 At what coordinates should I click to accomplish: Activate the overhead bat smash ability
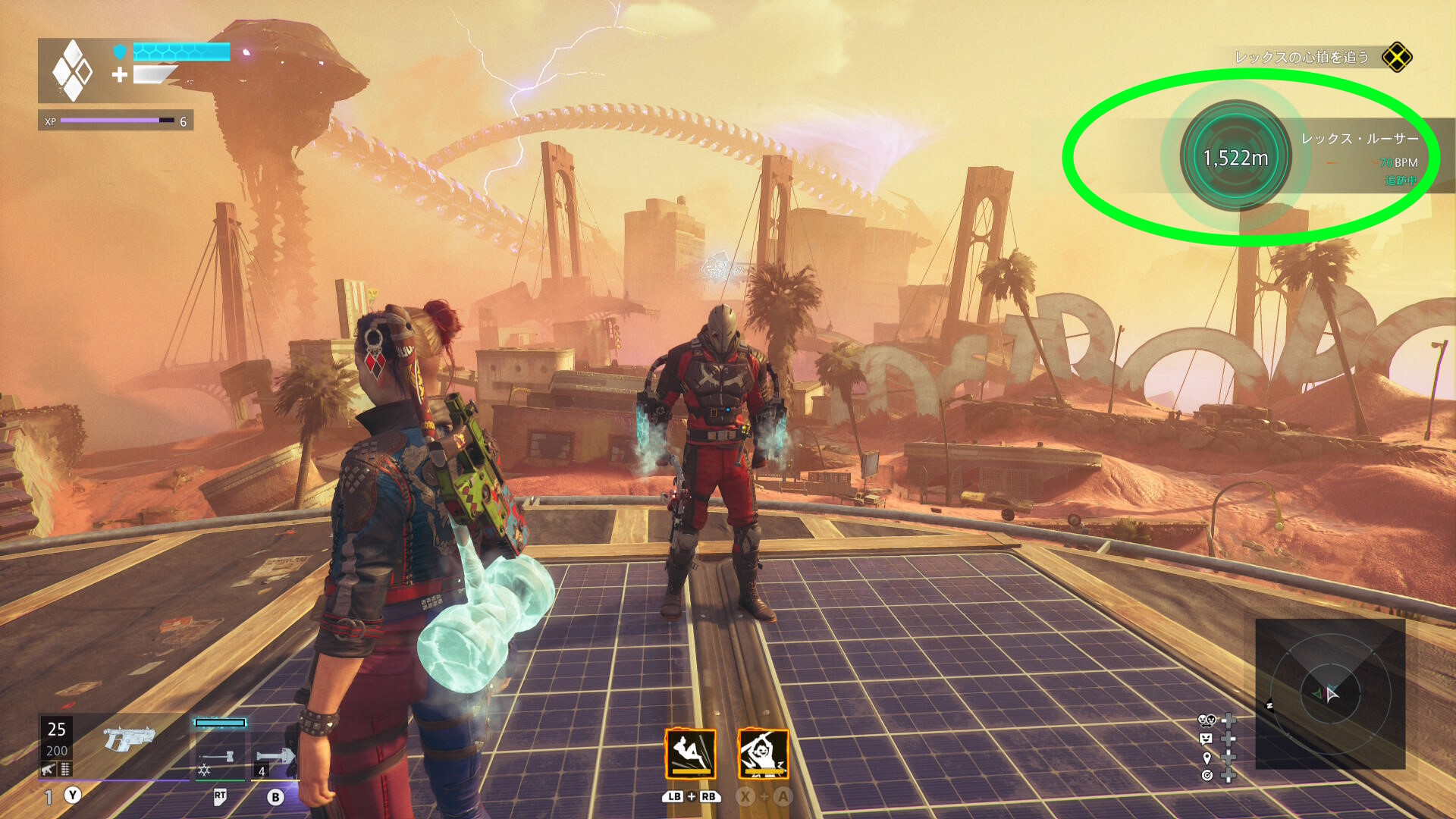(763, 754)
